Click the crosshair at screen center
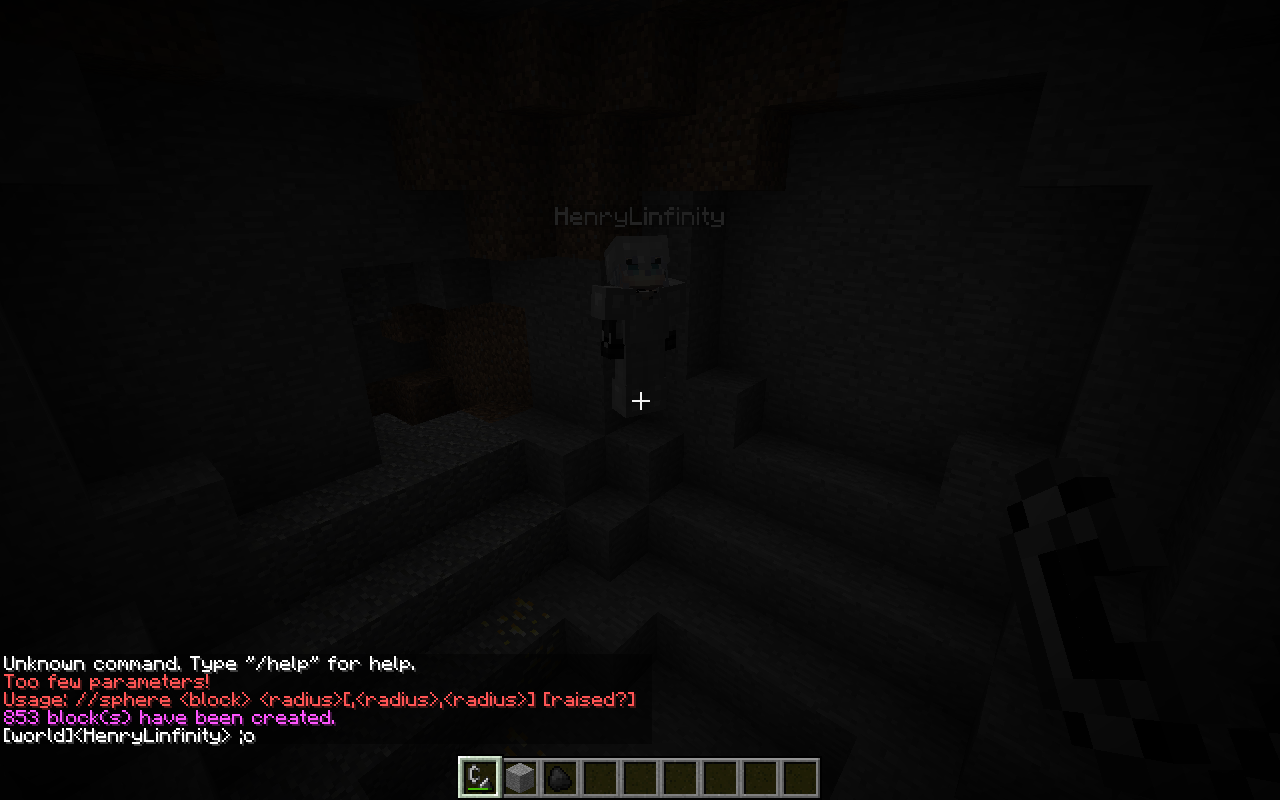This screenshot has height=800, width=1280. [x=640, y=400]
